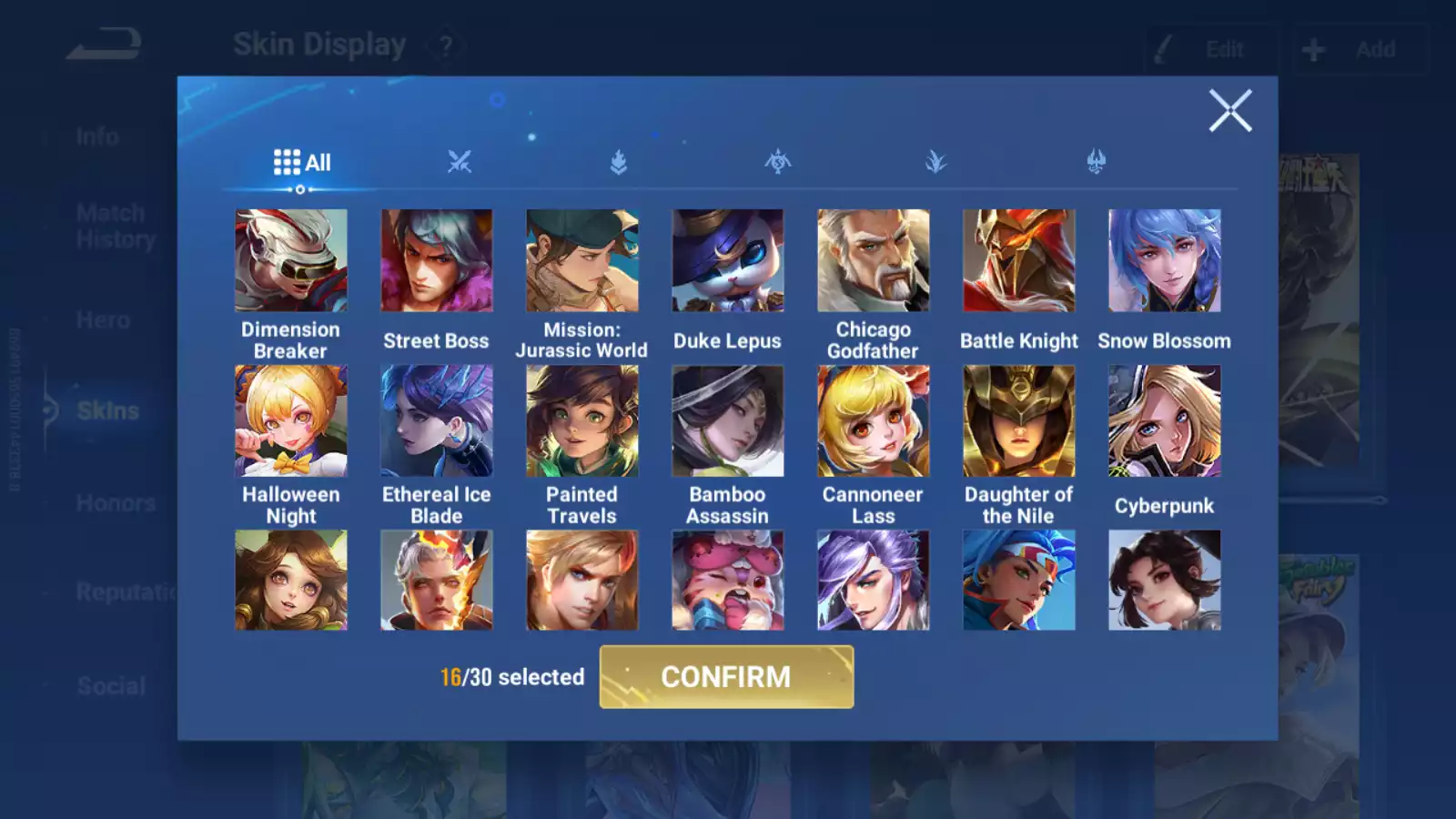Screen dimensions: 1456x819
Task: Pick the Bamboo Assassin skin
Action: 728,421
